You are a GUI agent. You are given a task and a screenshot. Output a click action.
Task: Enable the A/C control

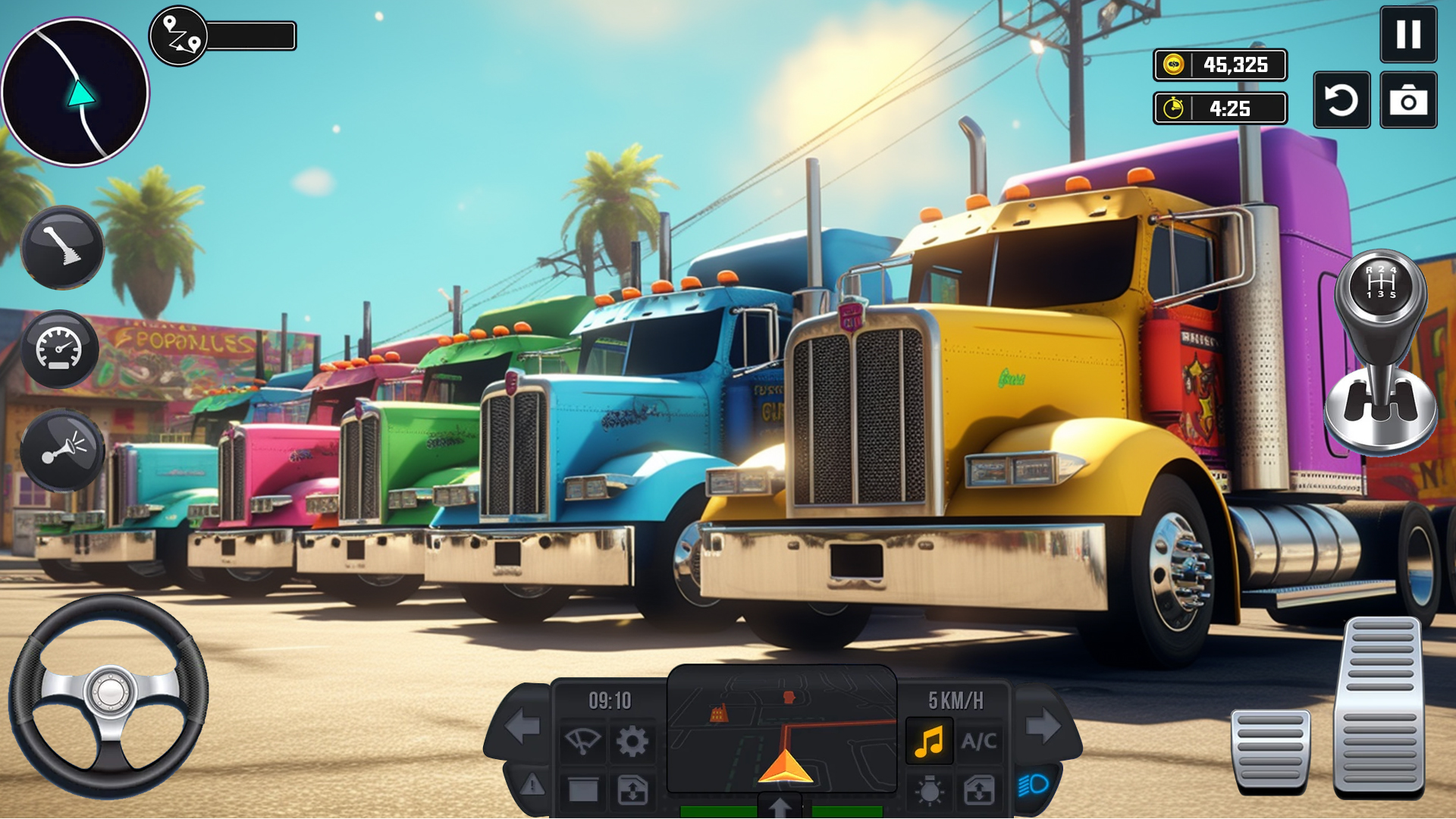pos(978,740)
